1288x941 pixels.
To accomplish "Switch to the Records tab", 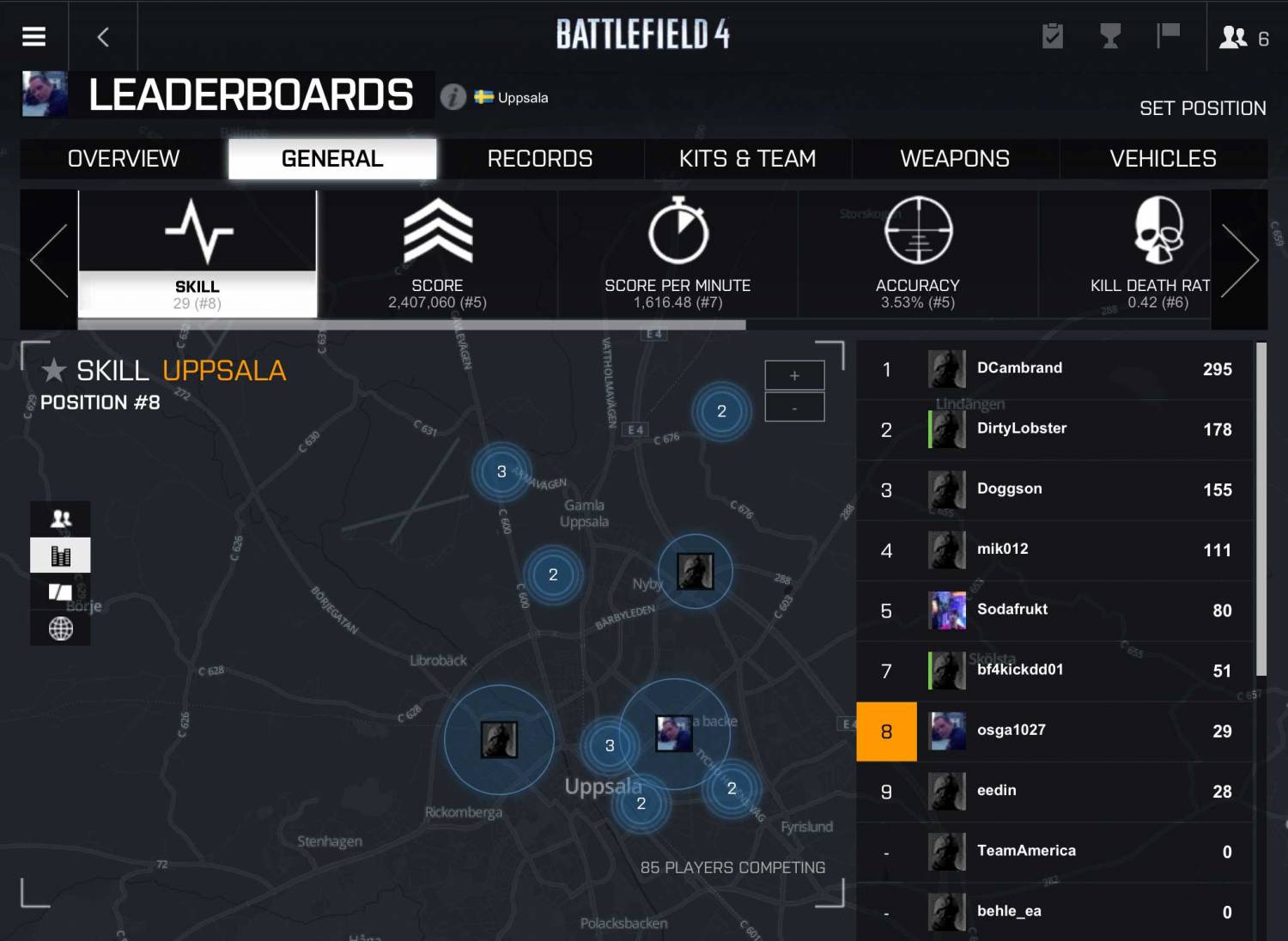I will pyautogui.click(x=540, y=159).
